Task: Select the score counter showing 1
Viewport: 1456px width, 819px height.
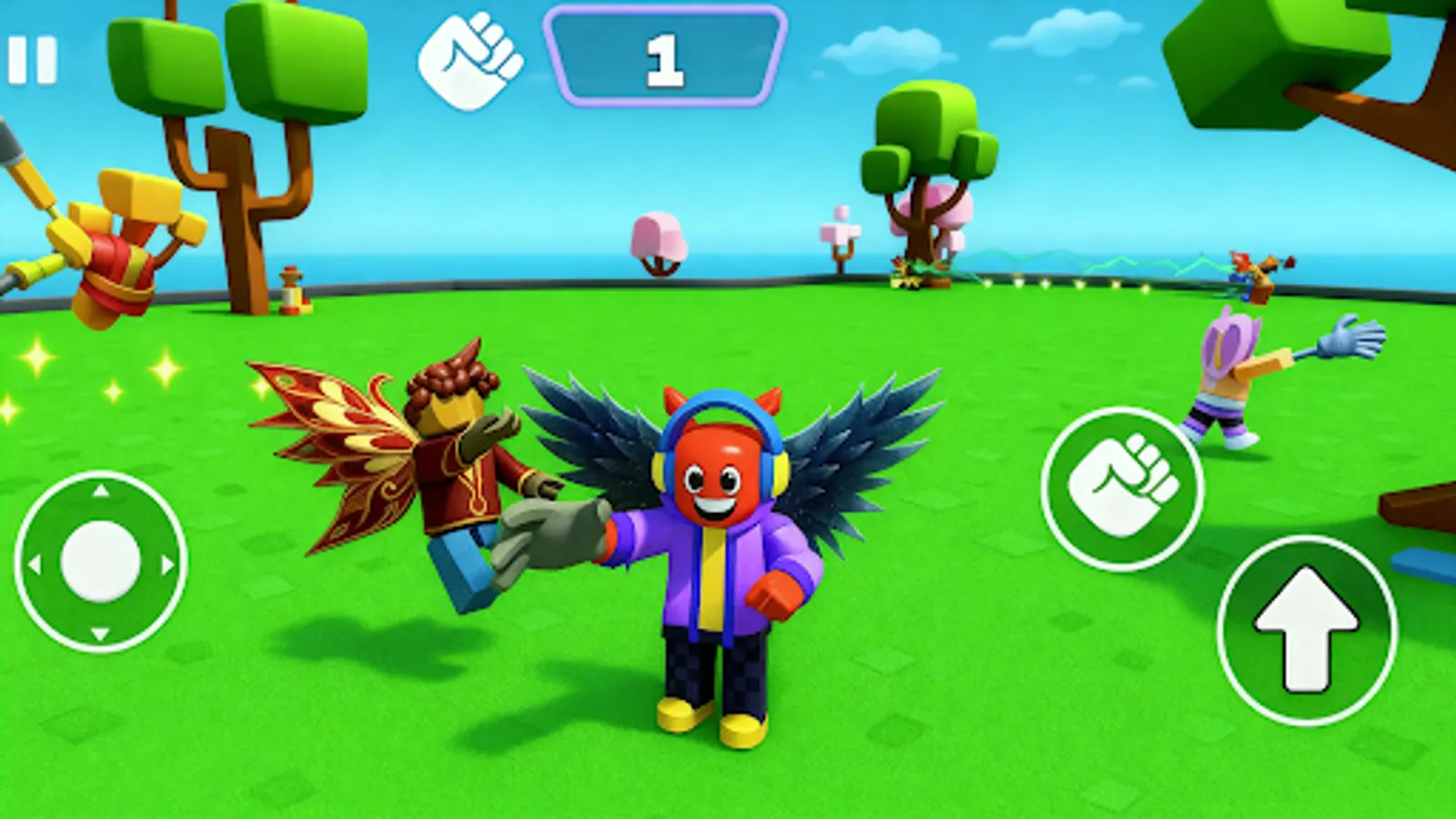Action: click(x=664, y=56)
